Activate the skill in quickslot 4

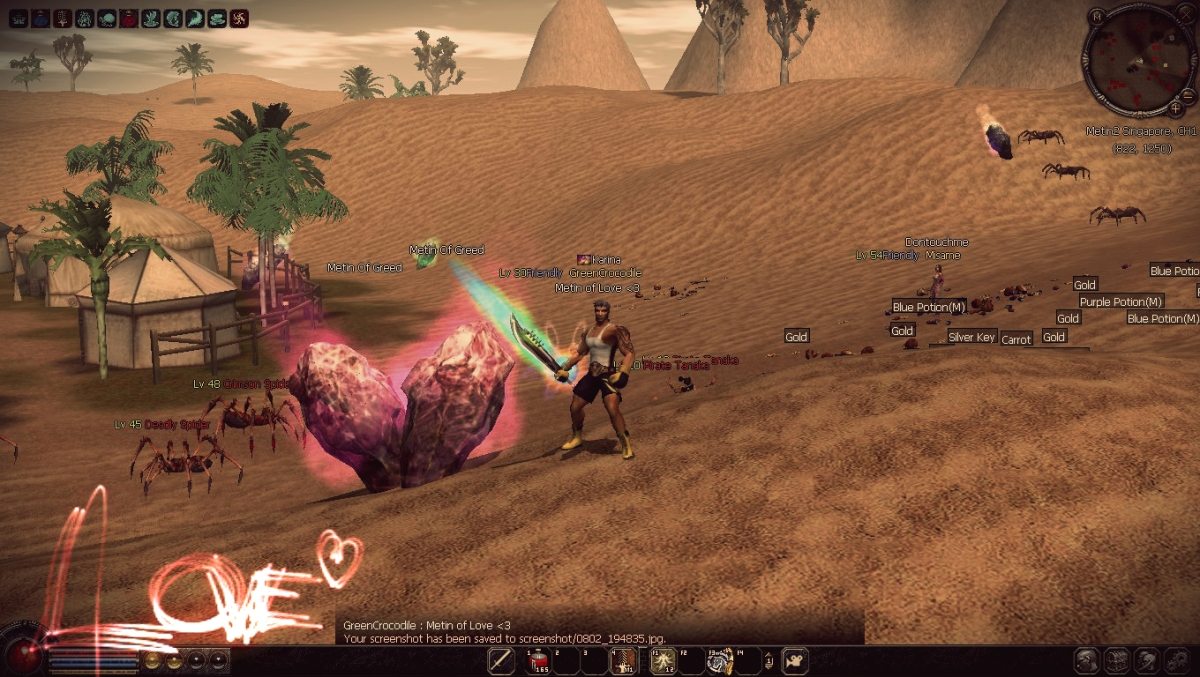pos(623,661)
